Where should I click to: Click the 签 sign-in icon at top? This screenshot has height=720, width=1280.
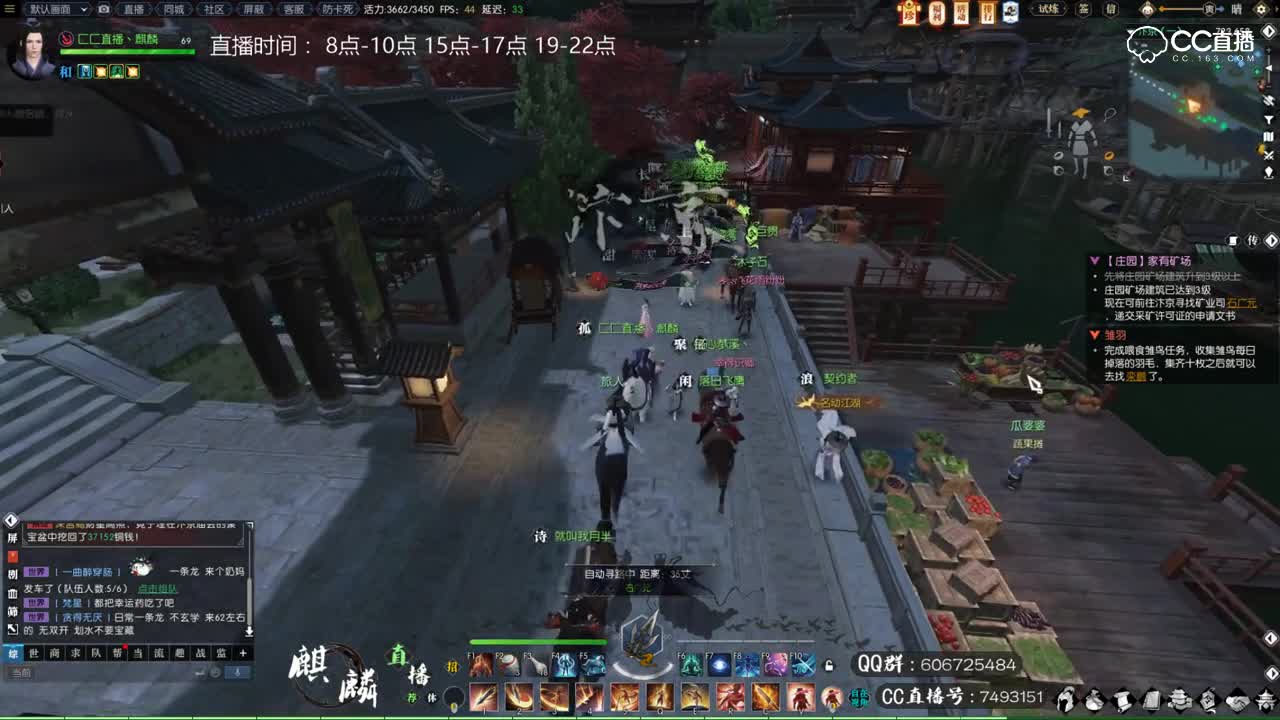1086,10
